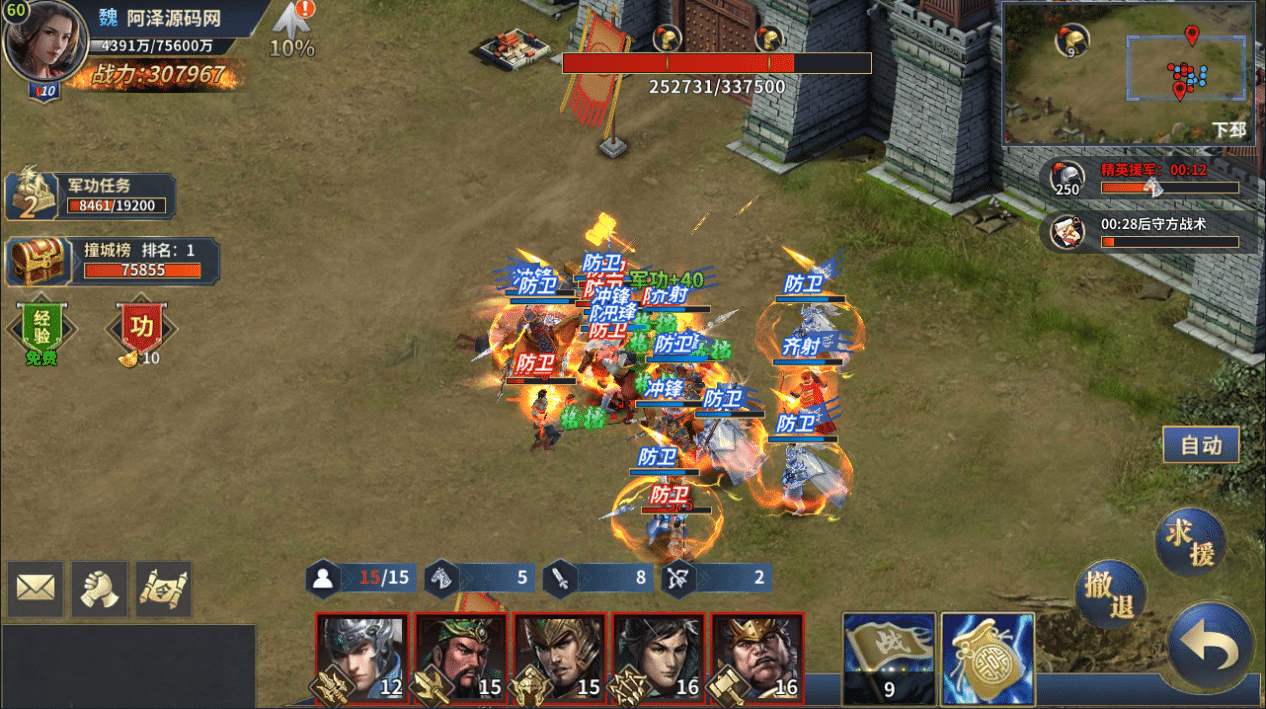Open the 军功任务 military merit quest

click(92, 196)
